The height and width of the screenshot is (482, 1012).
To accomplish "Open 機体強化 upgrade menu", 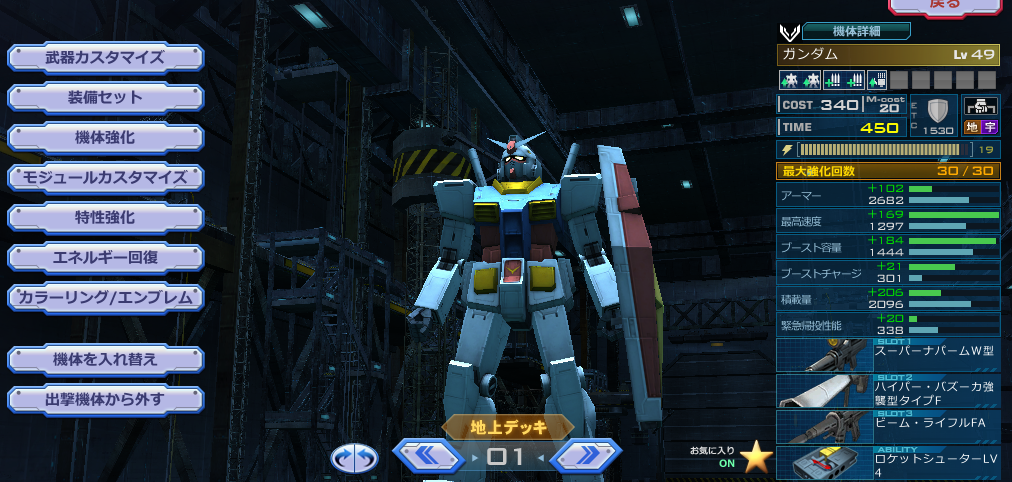I will [x=105, y=137].
